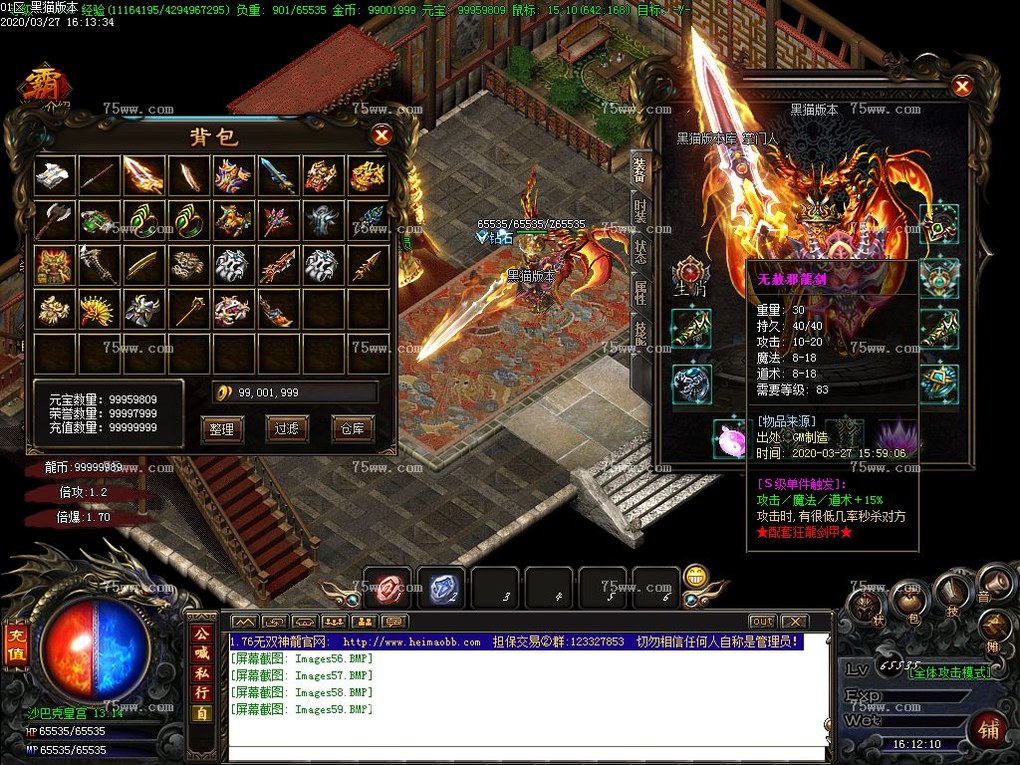
Task: Select the 公 public chat channel
Action: click(201, 634)
